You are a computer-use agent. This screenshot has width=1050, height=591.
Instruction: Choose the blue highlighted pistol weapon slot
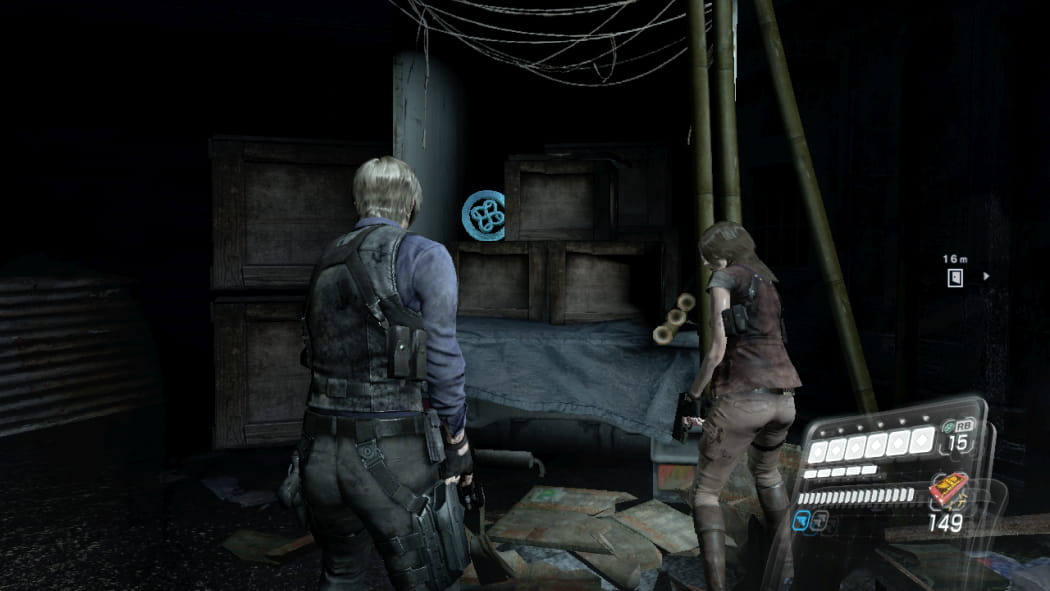click(803, 520)
